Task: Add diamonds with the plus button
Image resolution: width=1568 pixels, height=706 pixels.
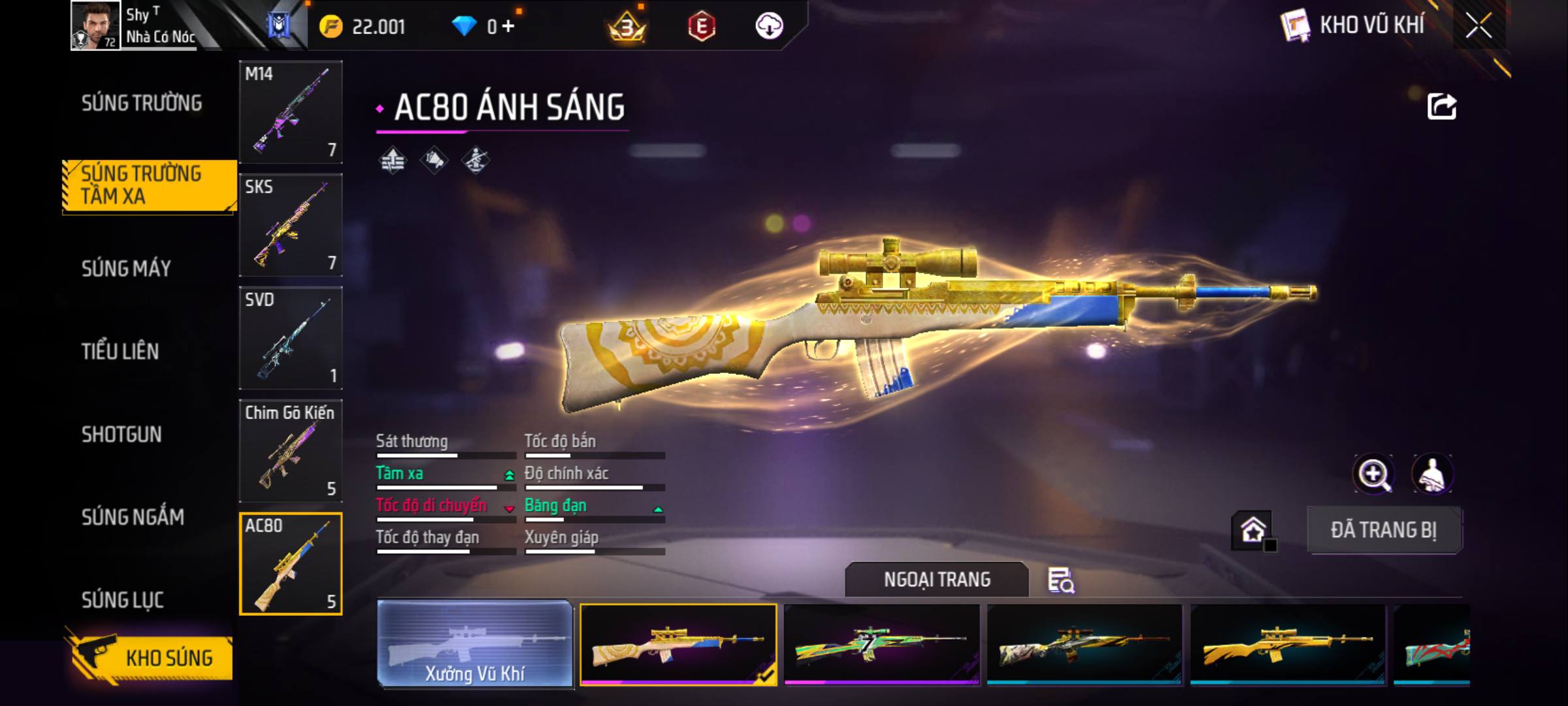Action: point(508,26)
